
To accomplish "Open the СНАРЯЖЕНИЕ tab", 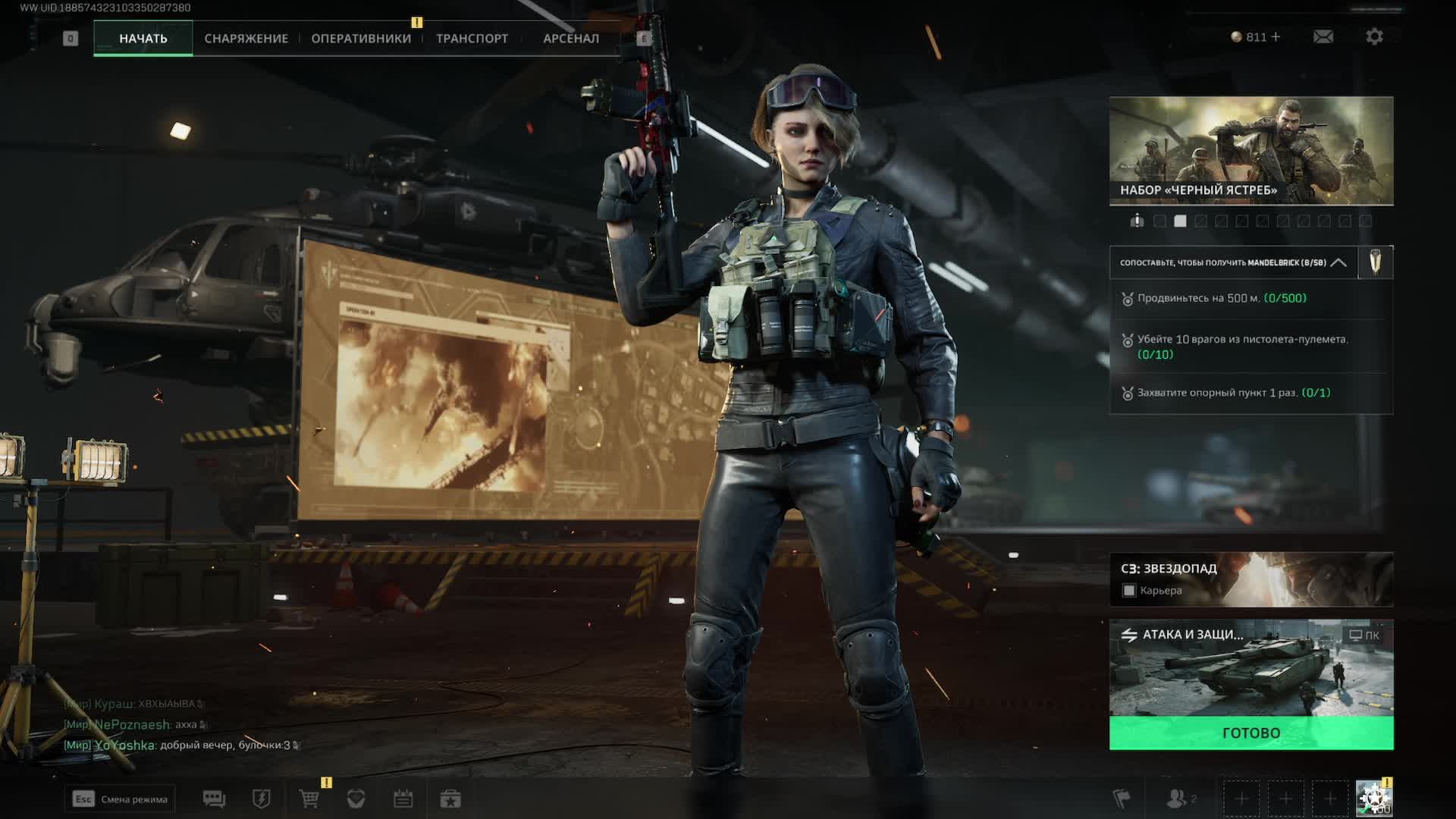I will click(246, 38).
